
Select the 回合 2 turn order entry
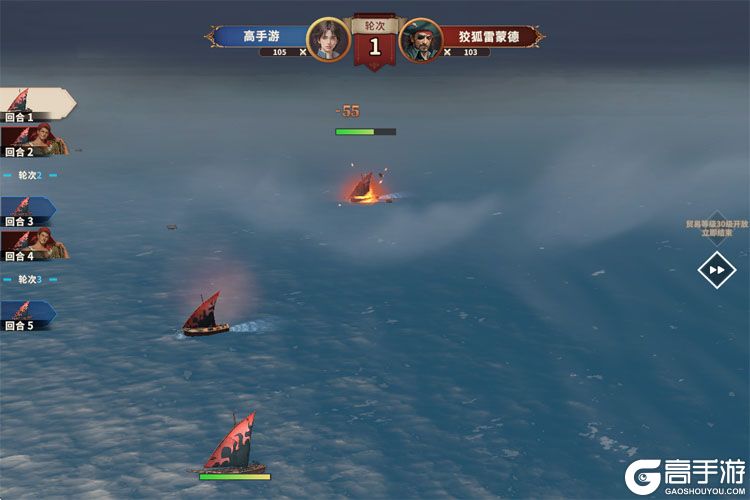tap(32, 141)
